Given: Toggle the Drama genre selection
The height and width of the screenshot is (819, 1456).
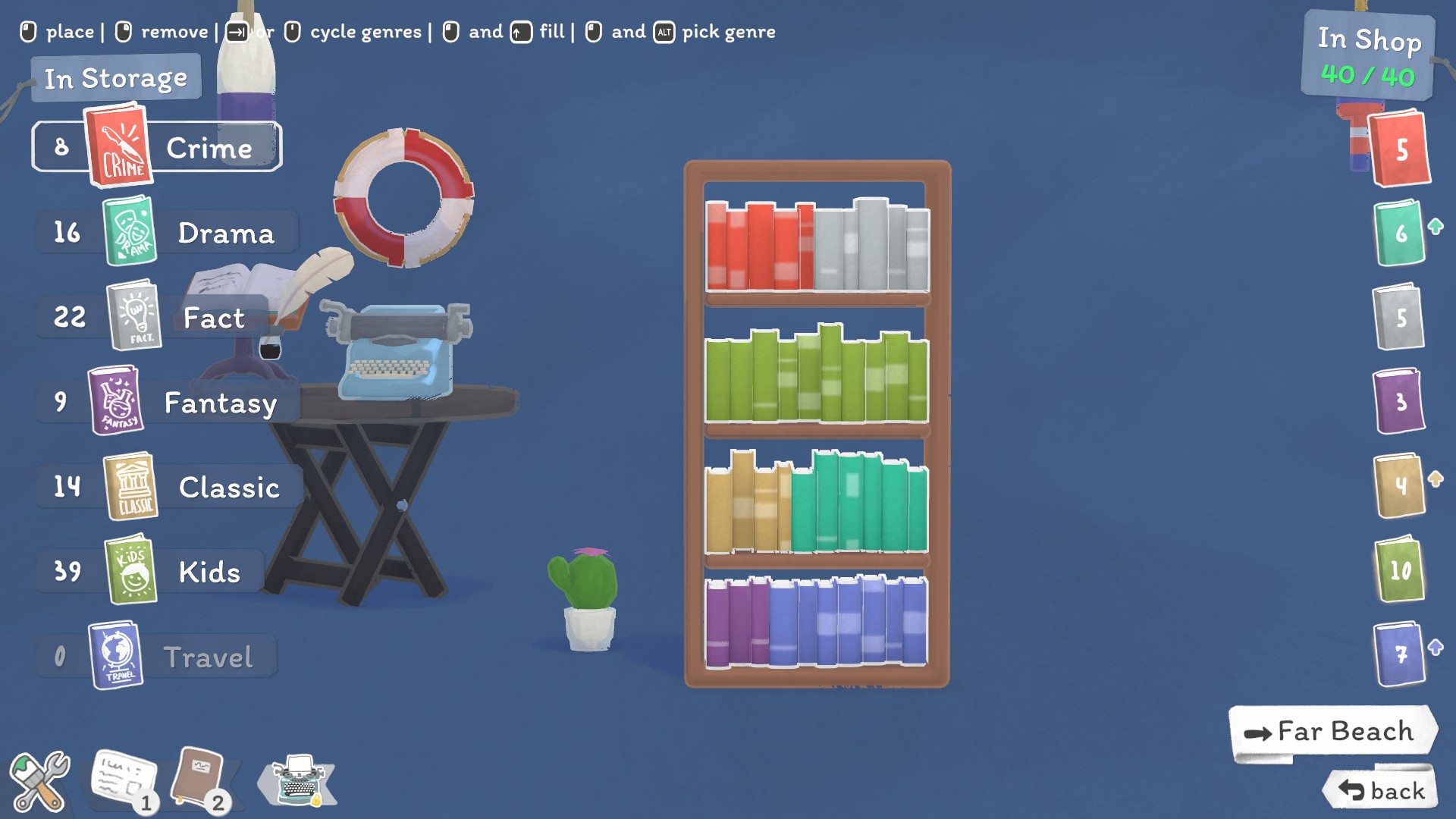Looking at the screenshot, I should (129, 234).
